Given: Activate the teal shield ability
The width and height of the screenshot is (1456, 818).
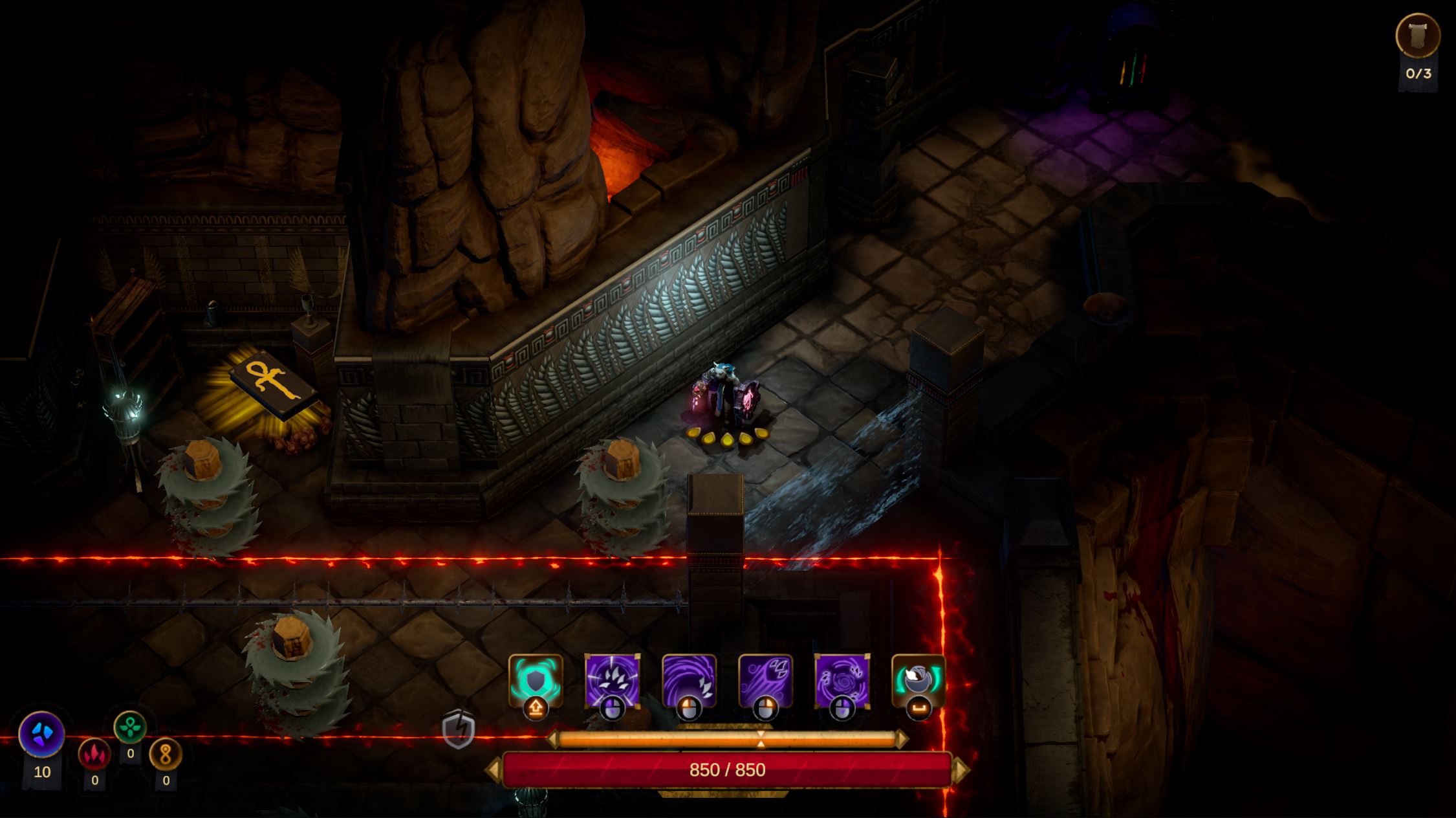Looking at the screenshot, I should (536, 681).
